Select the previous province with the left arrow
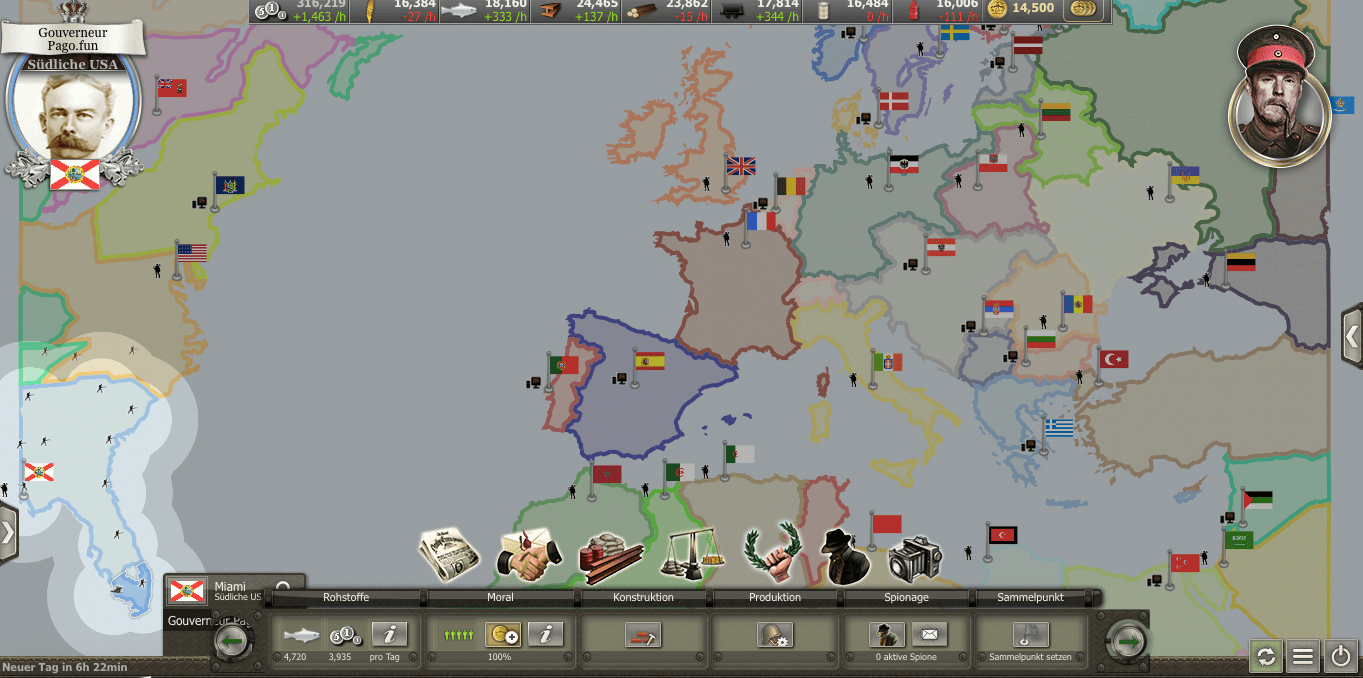This screenshot has width=1363, height=678. tap(233, 640)
